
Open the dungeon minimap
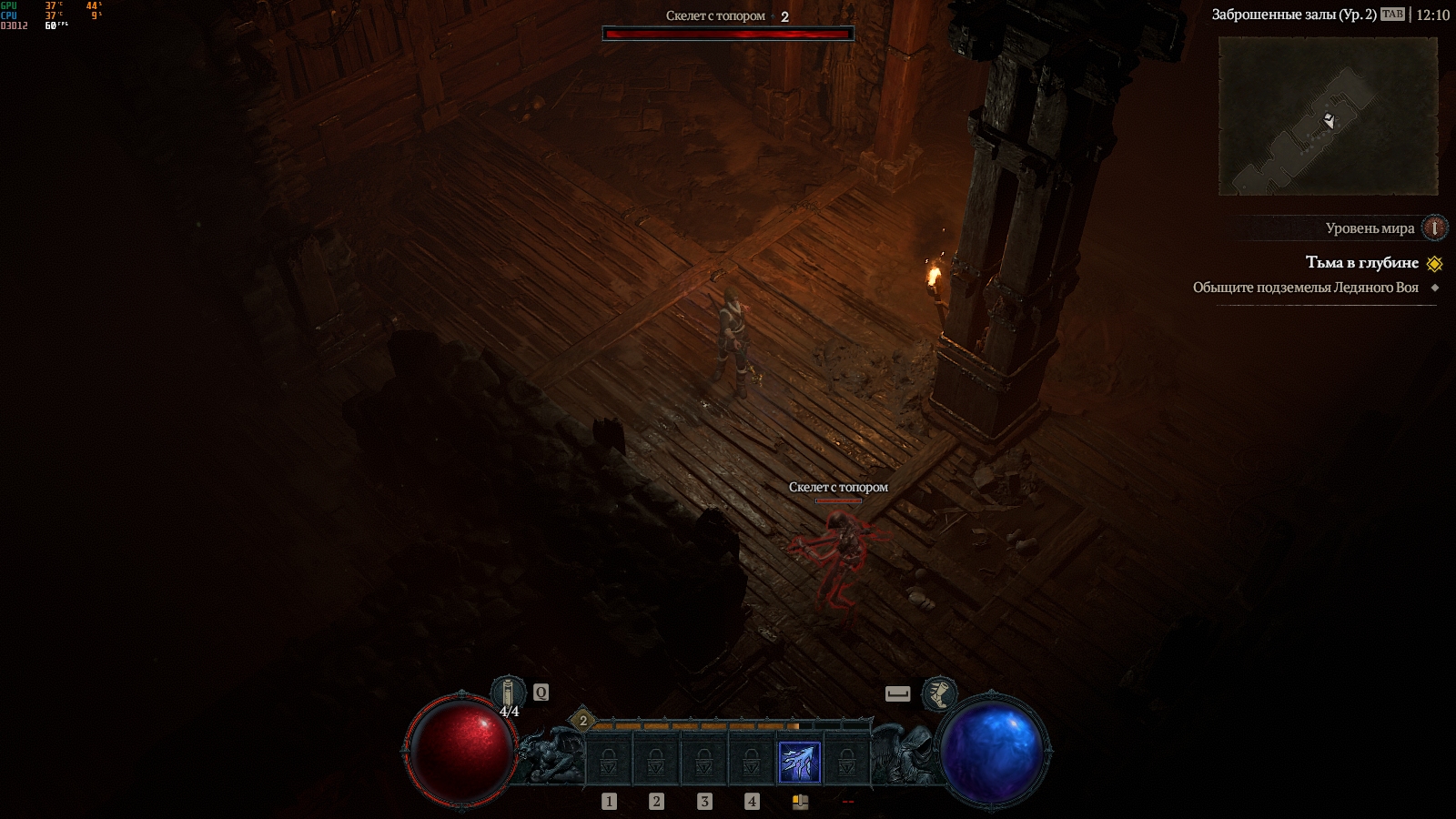[x=1328, y=116]
